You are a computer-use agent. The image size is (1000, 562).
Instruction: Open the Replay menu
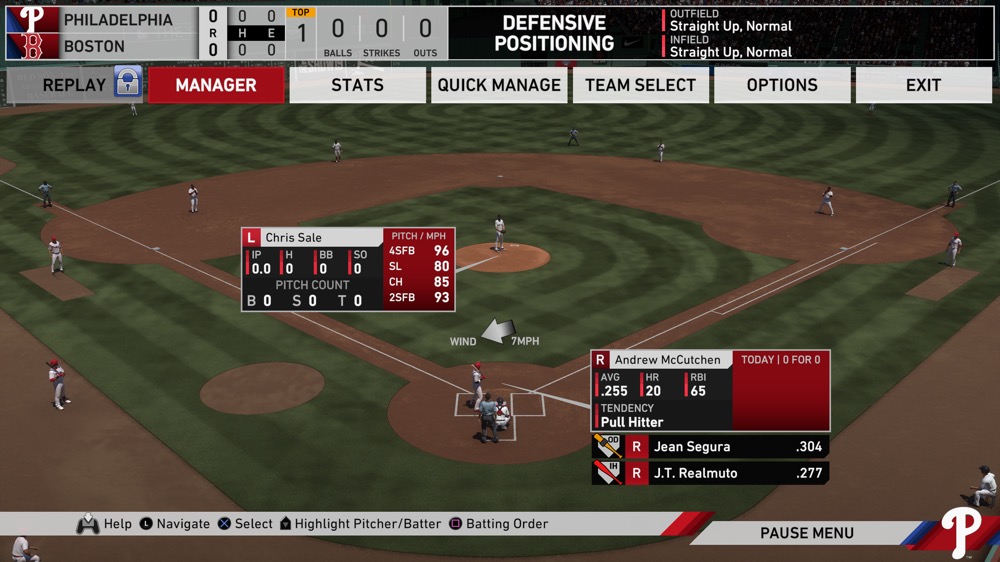click(74, 85)
